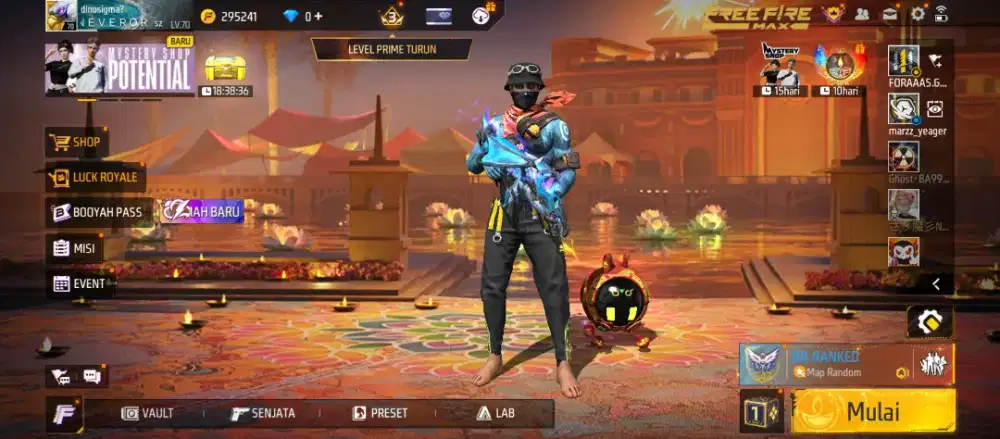Image resolution: width=1000 pixels, height=439 pixels.
Task: Open the Event menu
Action: [x=78, y=283]
